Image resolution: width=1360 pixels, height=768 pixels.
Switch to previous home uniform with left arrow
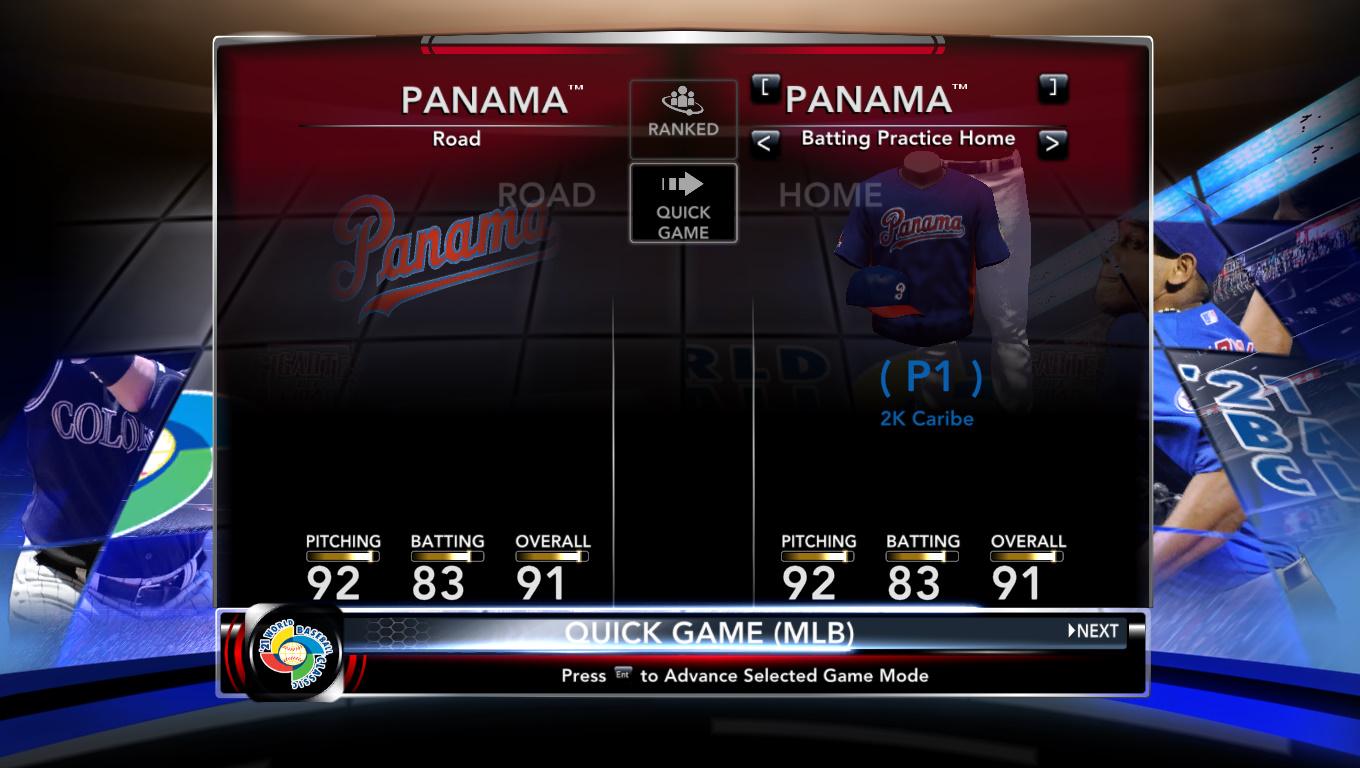[764, 144]
